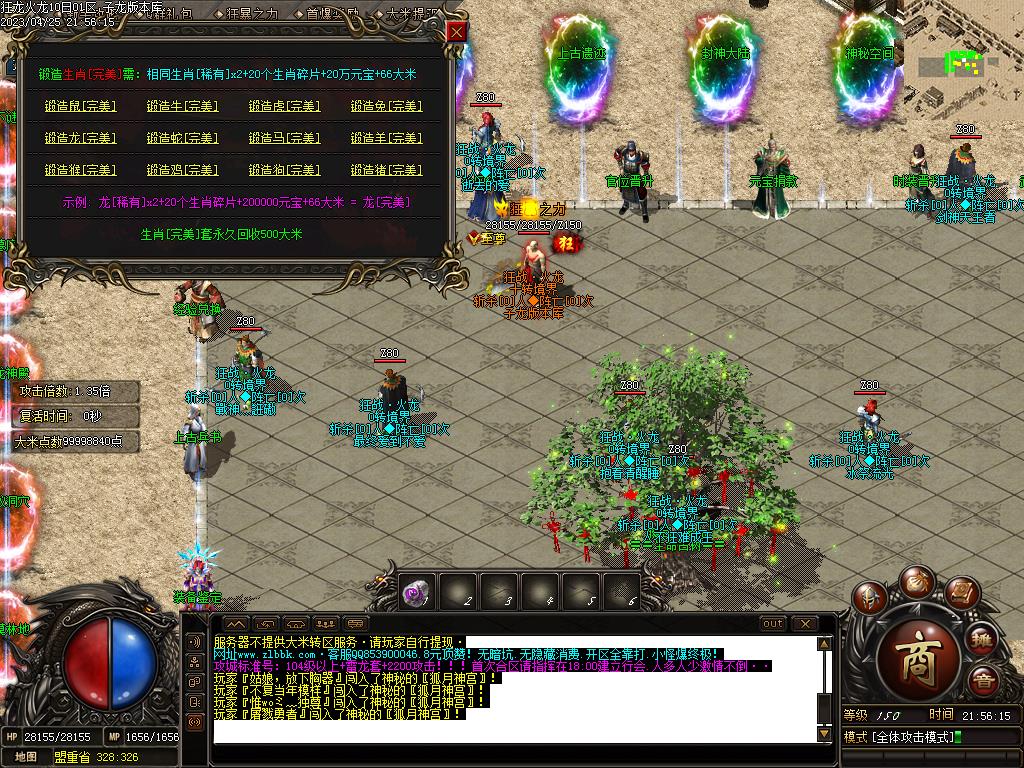
Task: Choose 锻造鼠[完美] forging option
Action: coord(81,106)
